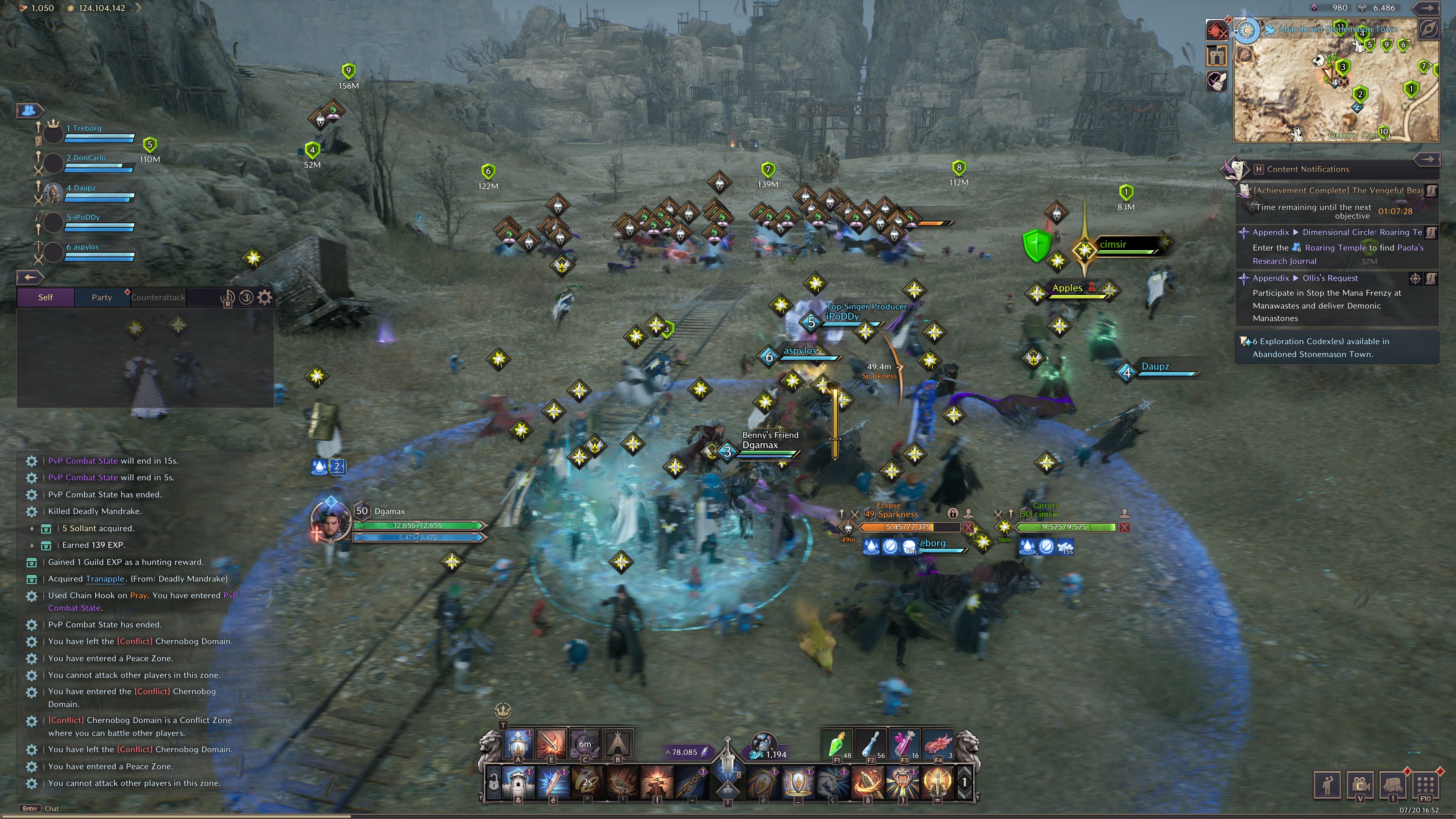
Task: Track the Ollis's Request quest target
Action: pyautogui.click(x=1415, y=278)
